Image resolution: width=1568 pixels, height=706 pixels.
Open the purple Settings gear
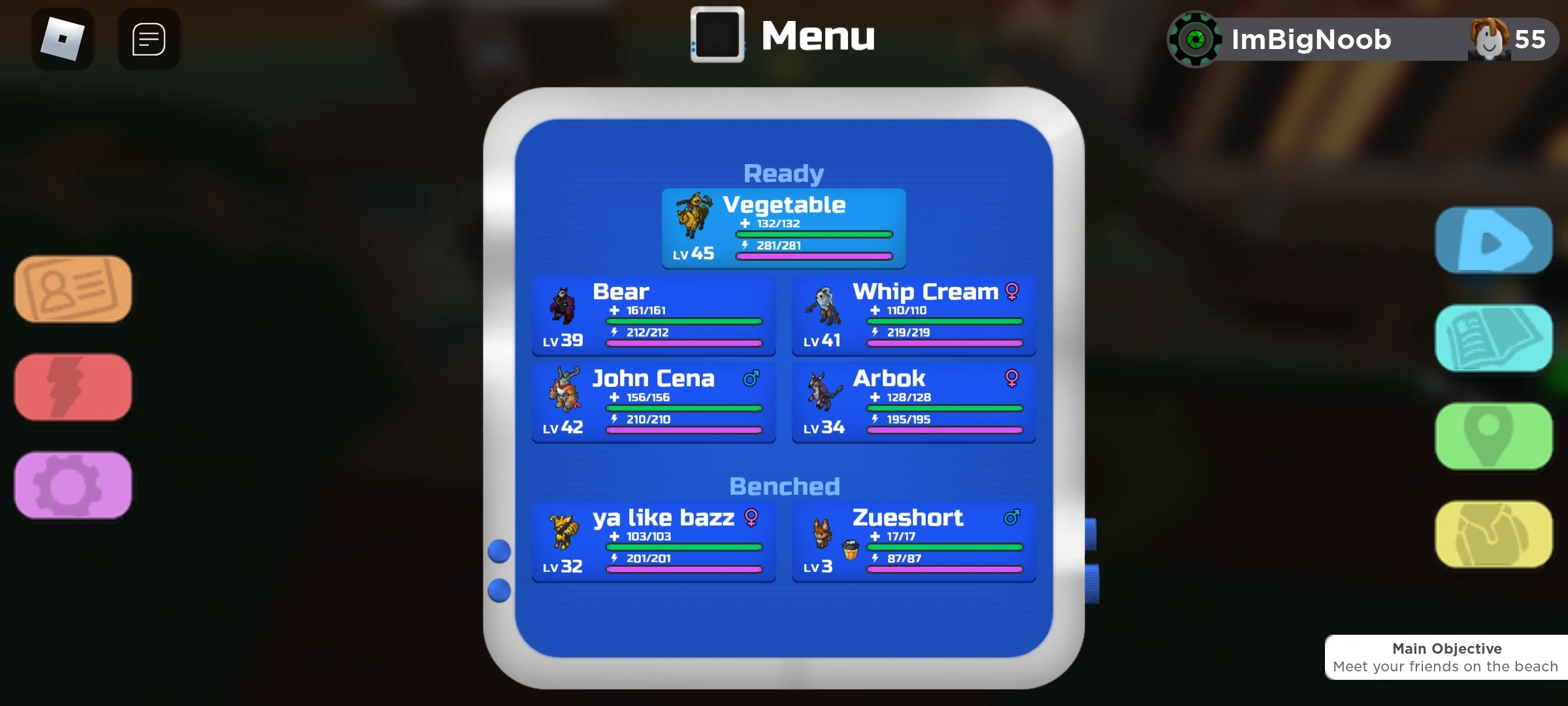tap(72, 486)
